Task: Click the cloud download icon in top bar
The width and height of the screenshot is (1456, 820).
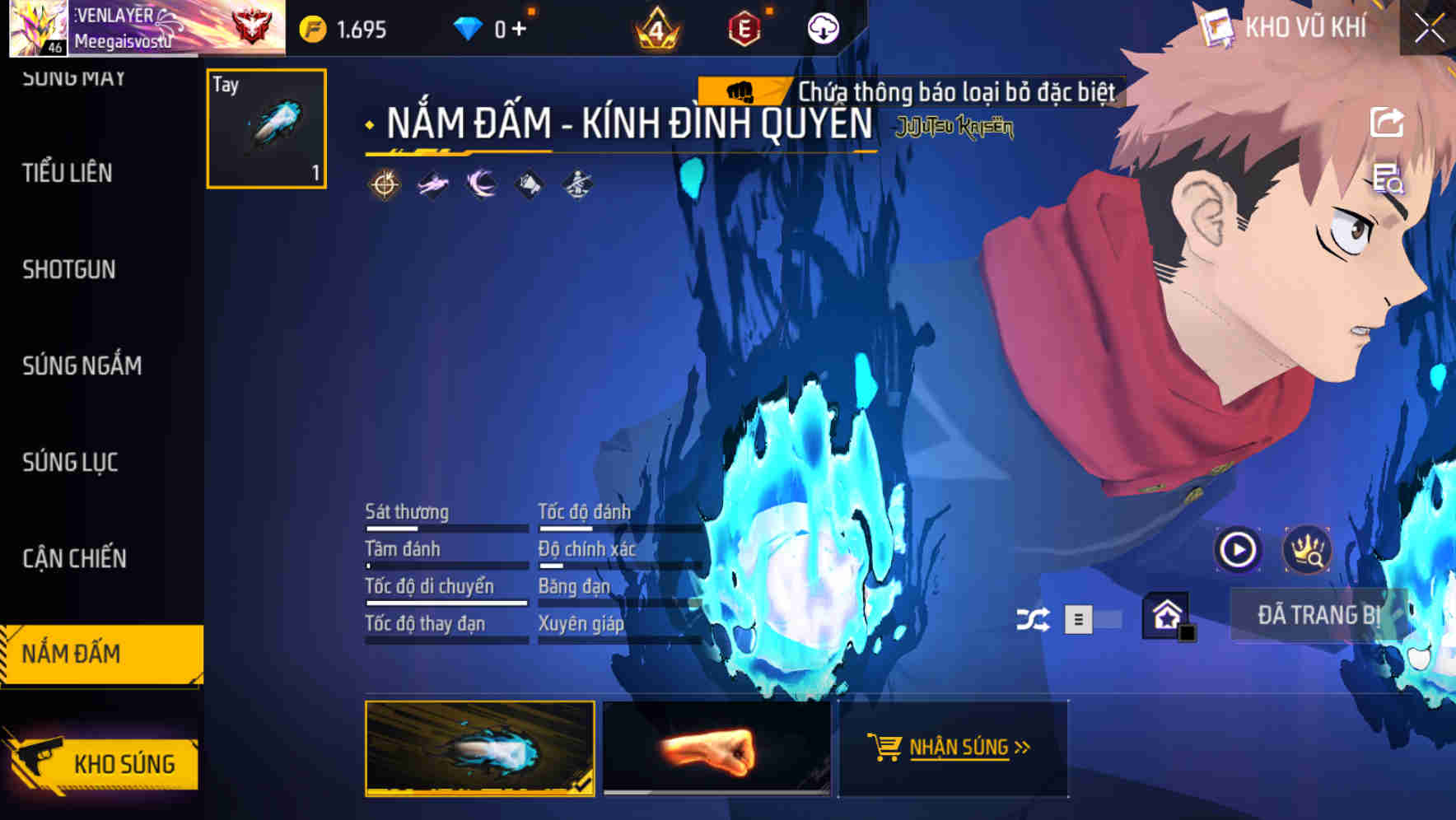Action: tap(822, 29)
